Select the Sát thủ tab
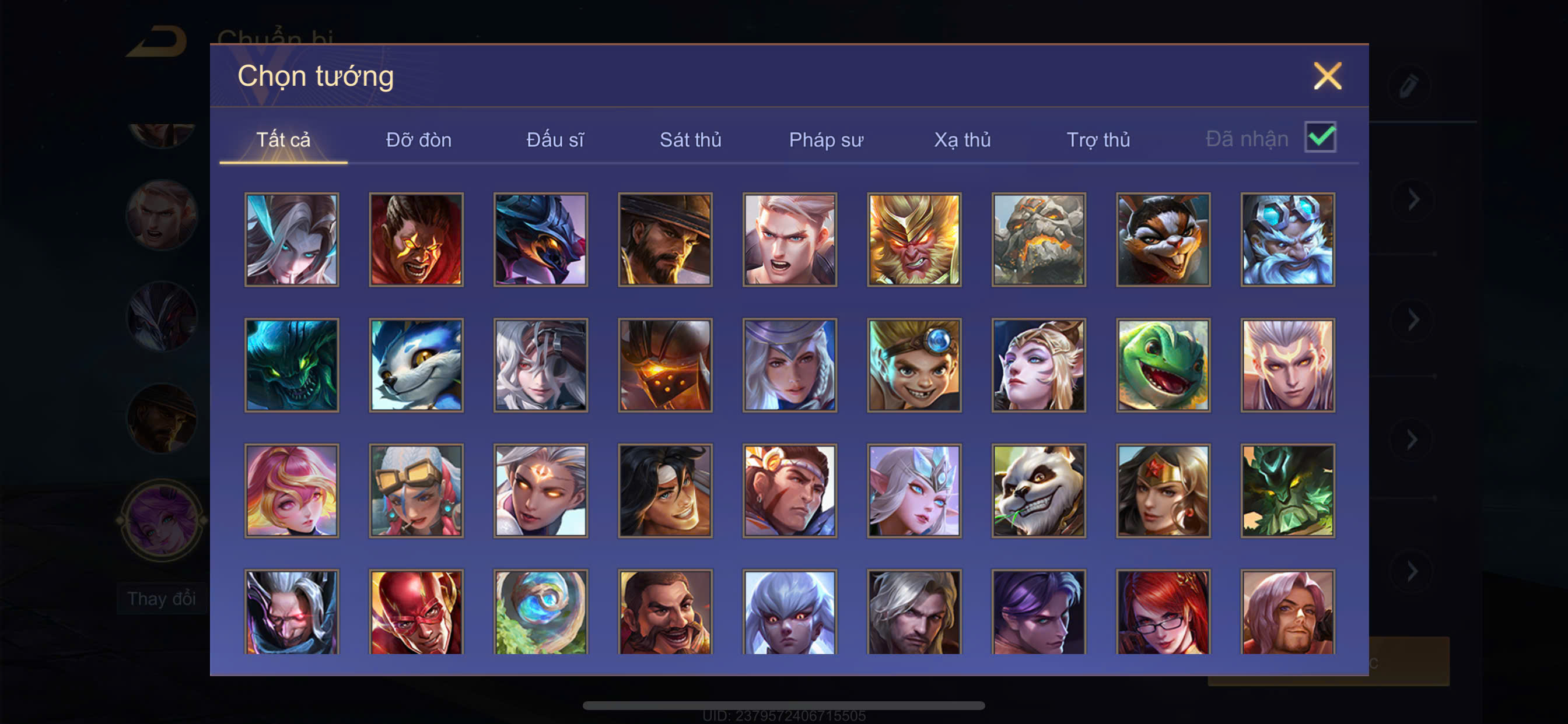Screen dimensions: 1568x724 click(690, 140)
